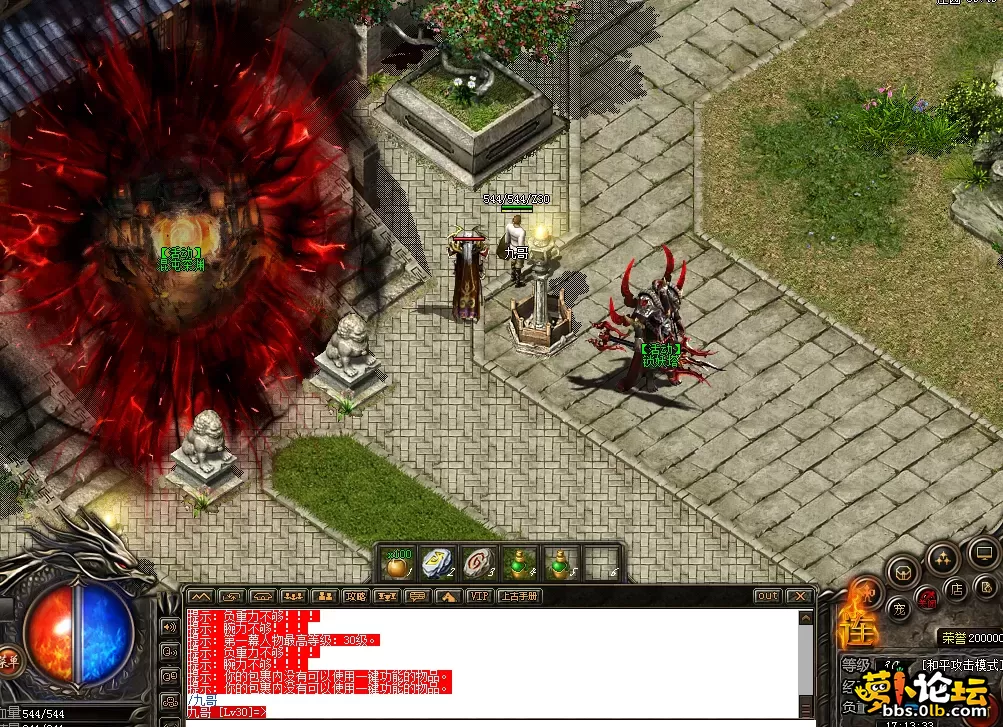Open the chest bag icon
1003x727 pixels.
coord(902,573)
